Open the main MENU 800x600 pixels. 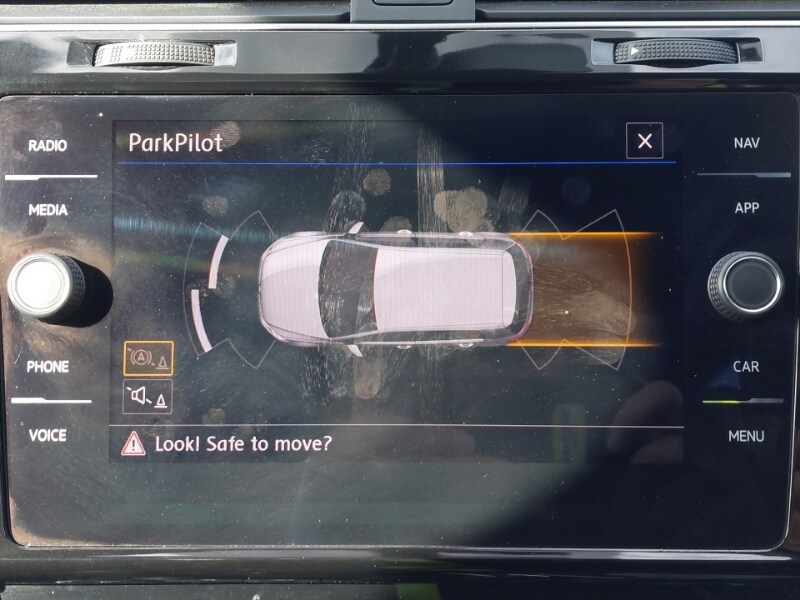[x=746, y=436]
